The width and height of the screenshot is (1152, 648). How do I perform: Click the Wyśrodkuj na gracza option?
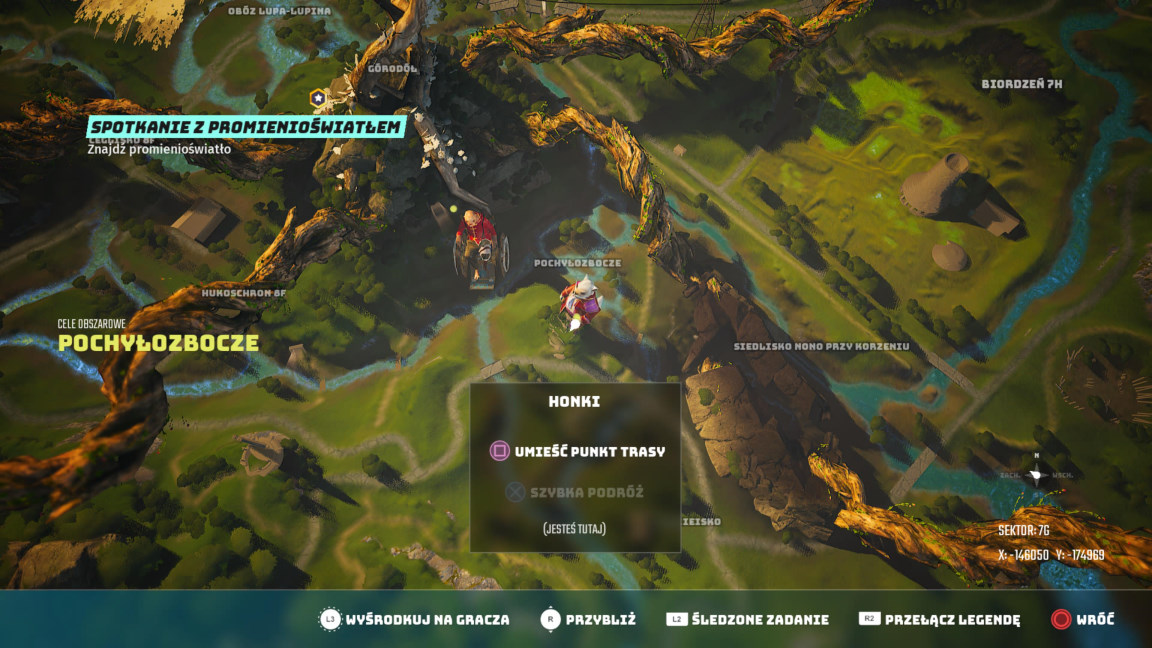pyautogui.click(x=414, y=619)
